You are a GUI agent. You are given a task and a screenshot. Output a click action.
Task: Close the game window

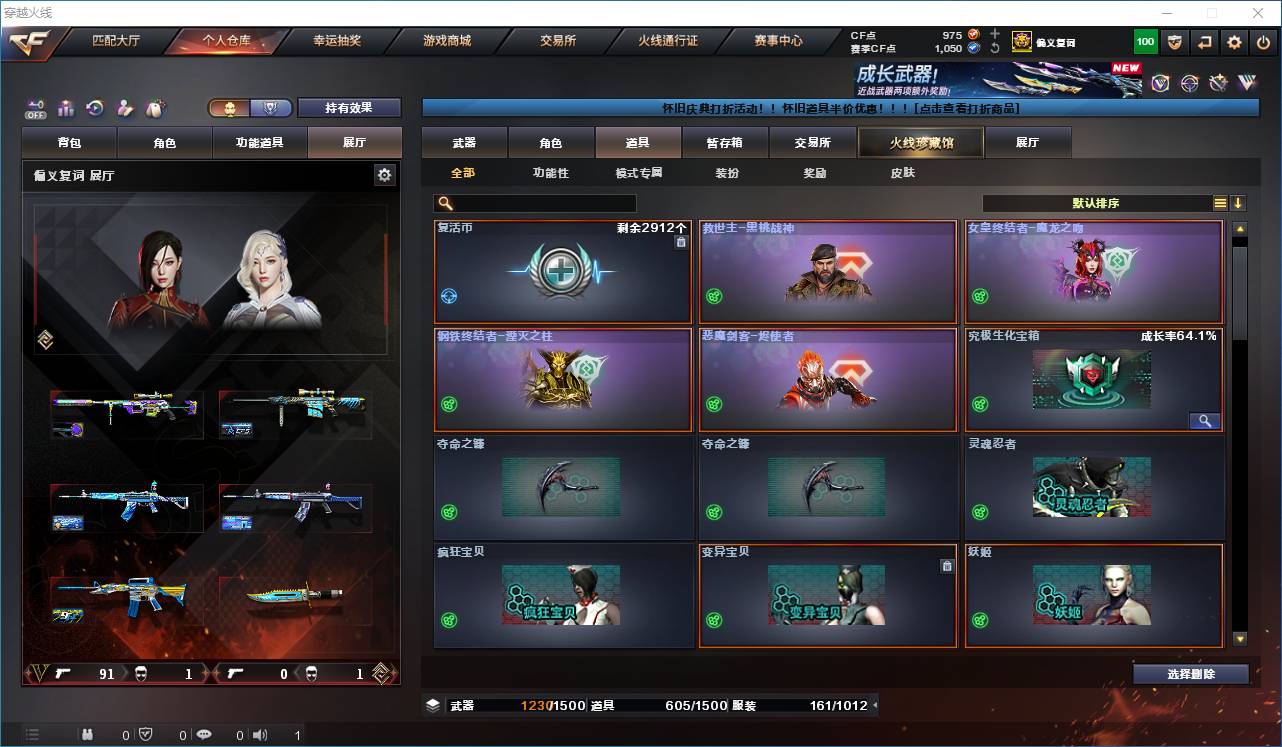[1258, 13]
